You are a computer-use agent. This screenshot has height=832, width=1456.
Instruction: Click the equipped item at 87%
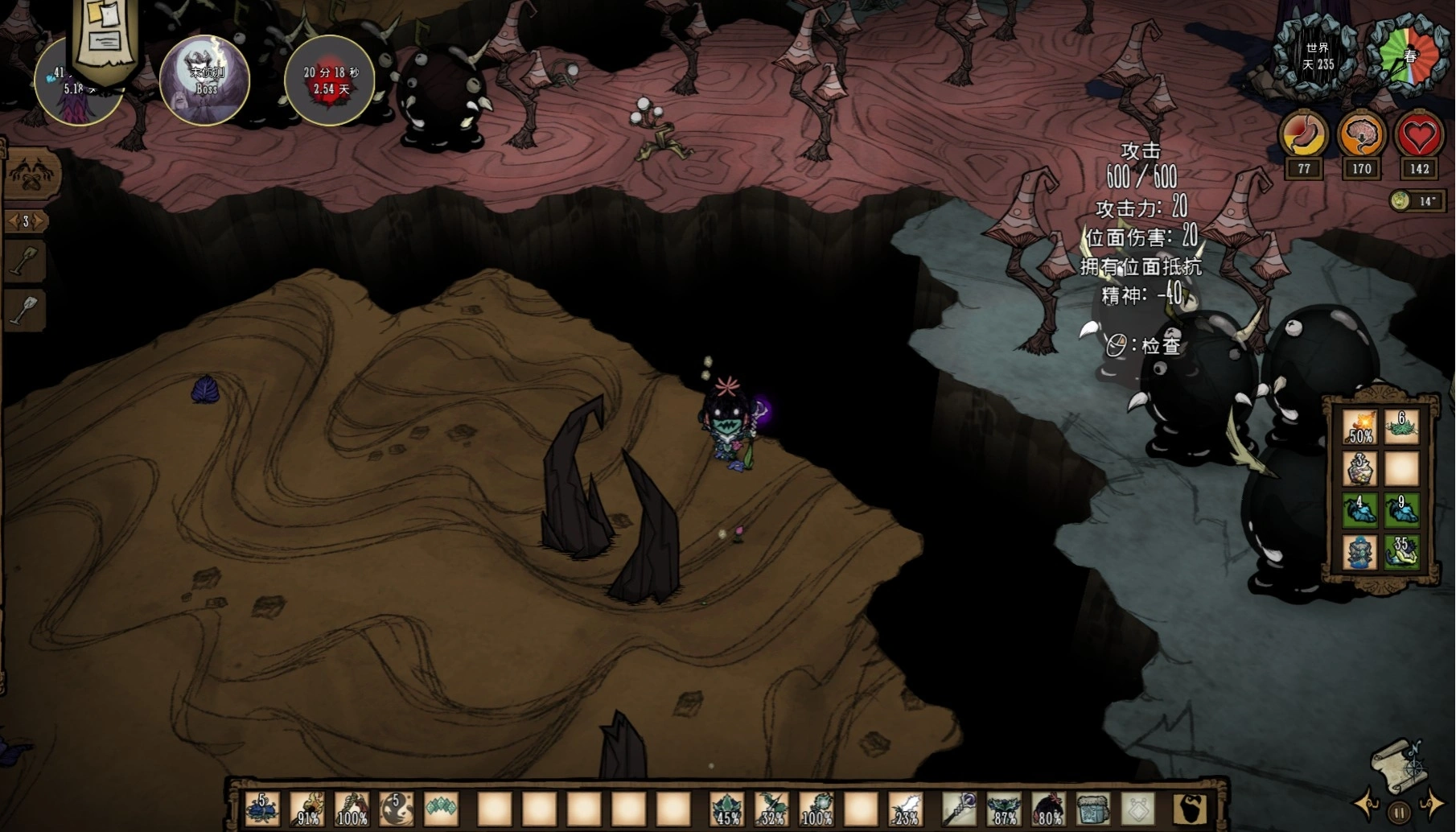point(1003,808)
